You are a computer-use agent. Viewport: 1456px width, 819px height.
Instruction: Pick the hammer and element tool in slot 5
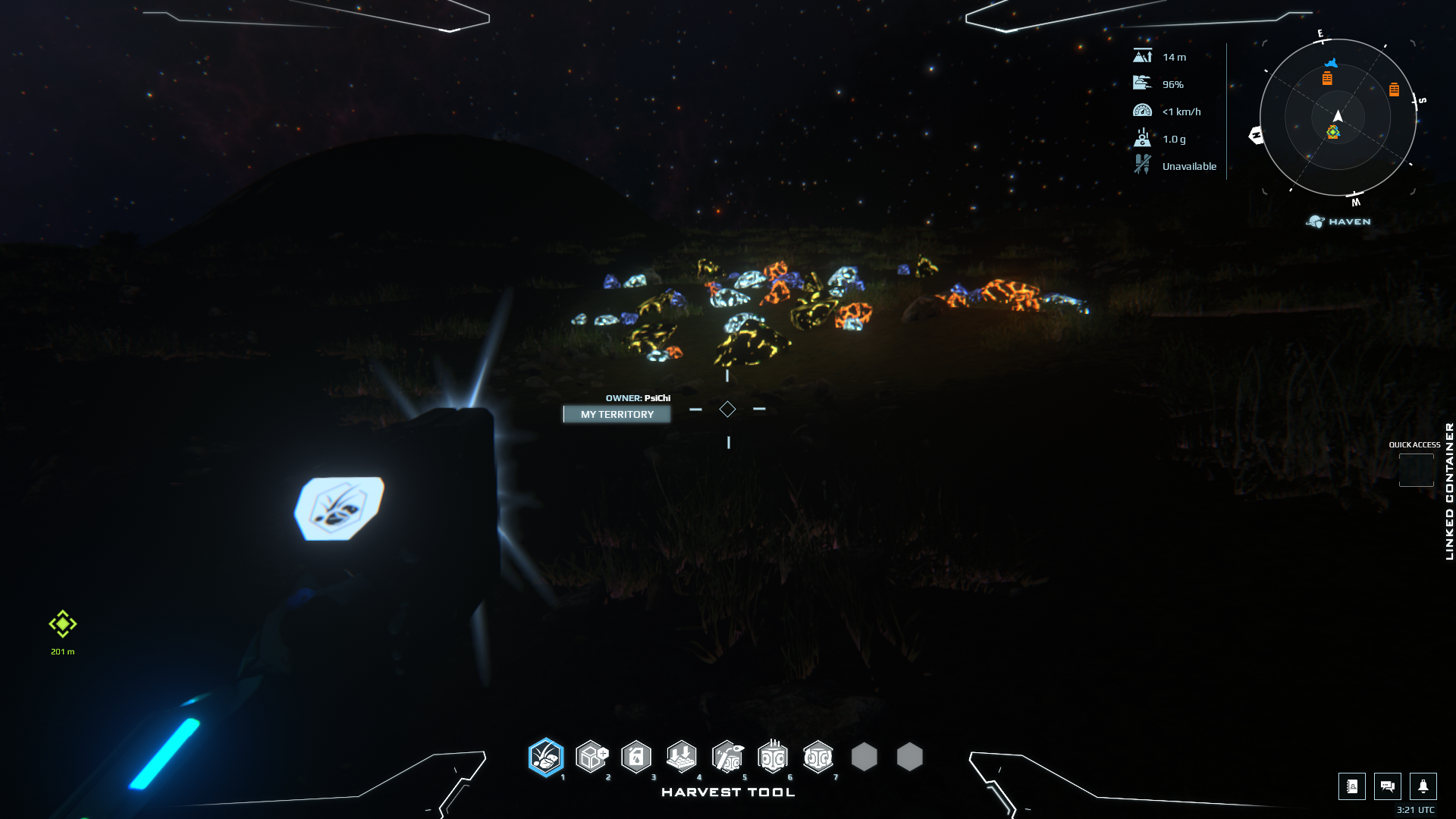click(x=727, y=757)
